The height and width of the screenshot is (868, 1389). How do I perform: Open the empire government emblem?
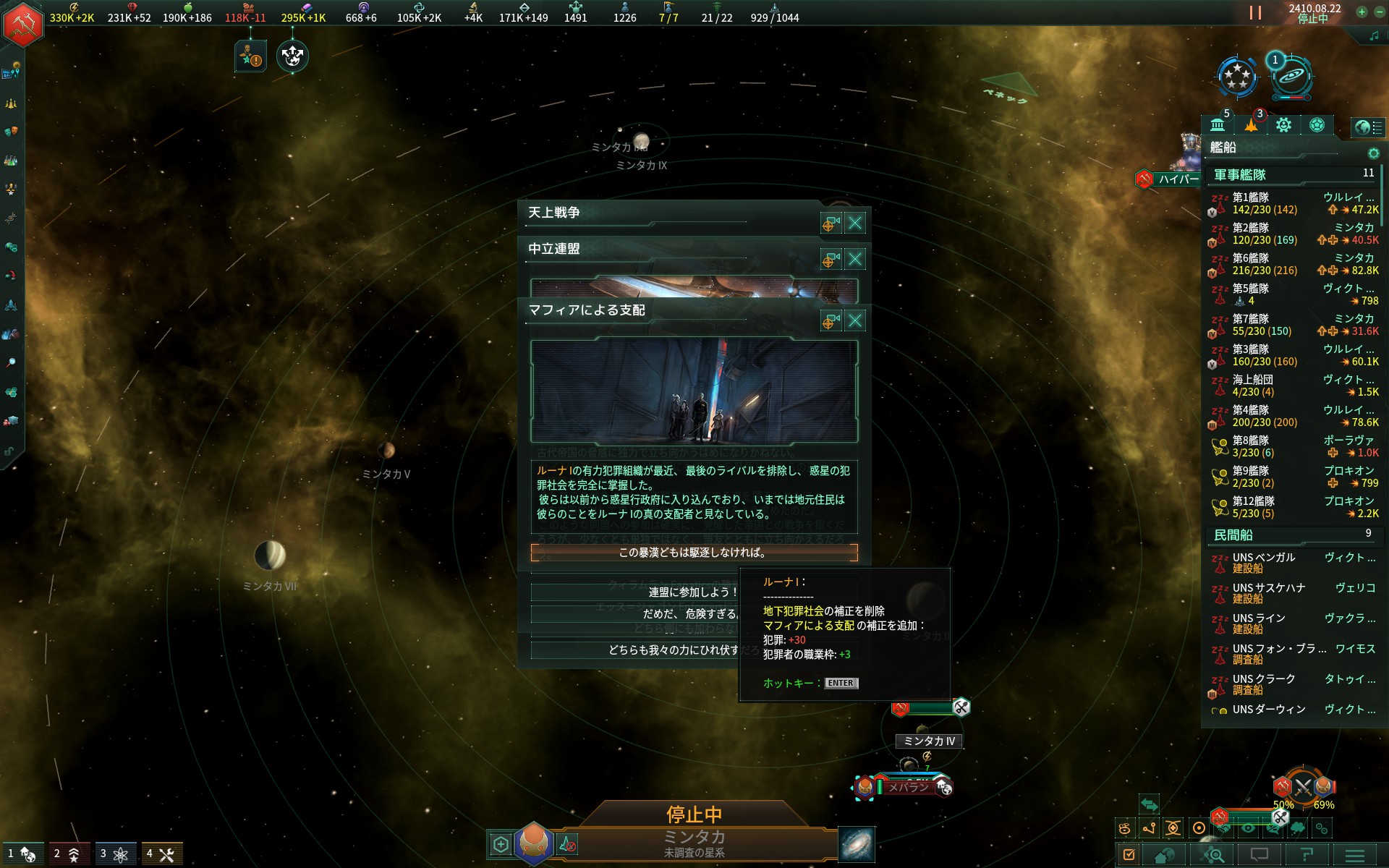coord(24,24)
